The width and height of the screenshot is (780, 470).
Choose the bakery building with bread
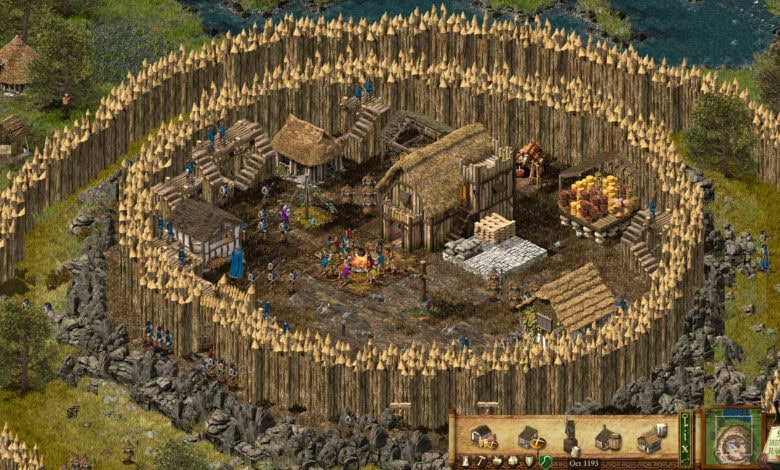click(530, 438)
